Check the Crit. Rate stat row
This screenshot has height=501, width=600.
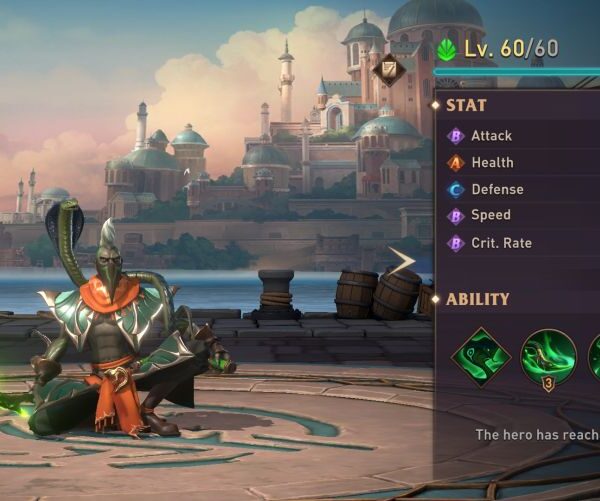click(x=501, y=243)
